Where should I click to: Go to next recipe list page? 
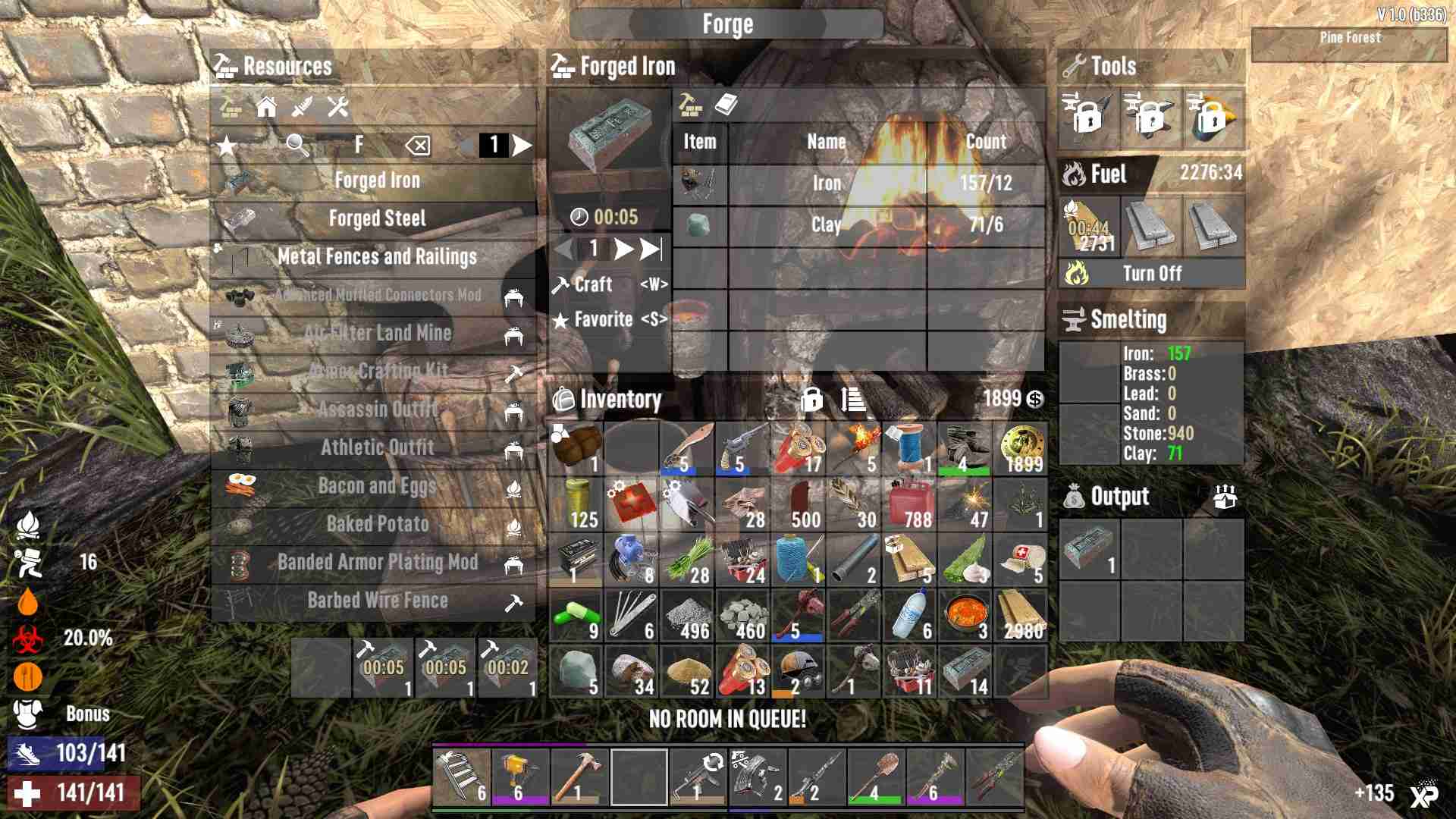point(522,145)
